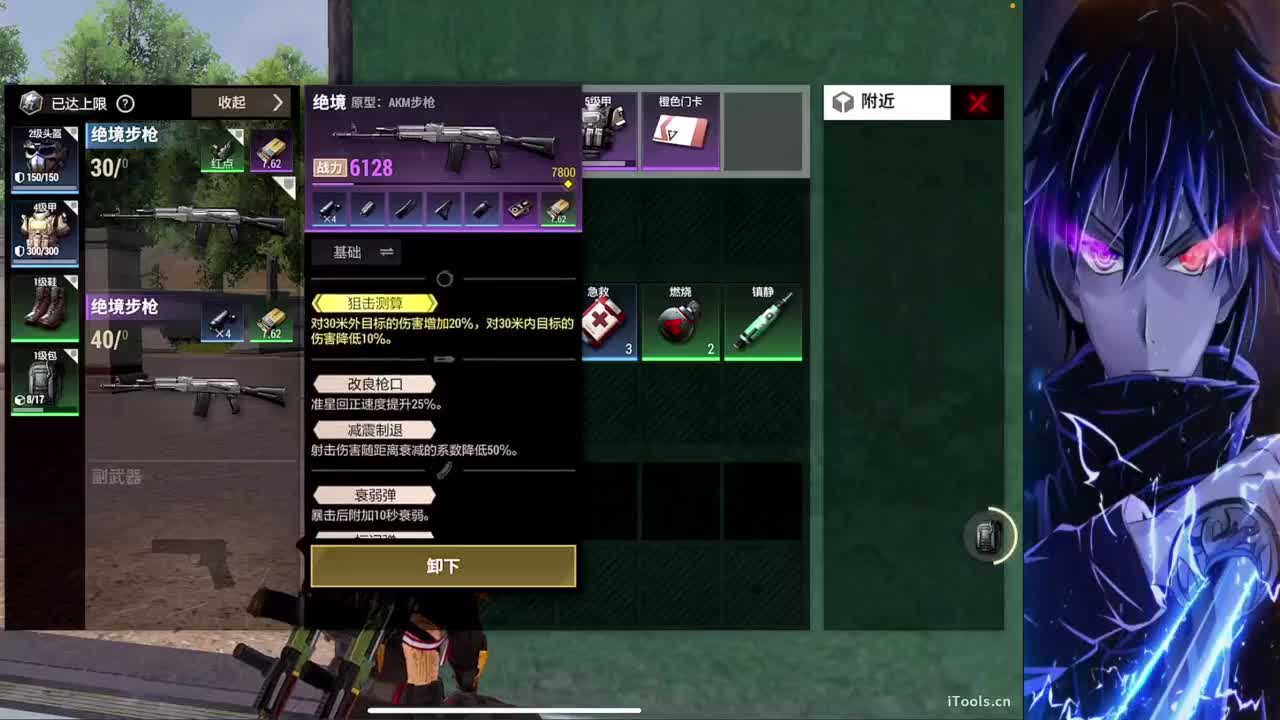1280x720 pixels.
Task: Switch to the 基础 tab
Action: coord(345,252)
